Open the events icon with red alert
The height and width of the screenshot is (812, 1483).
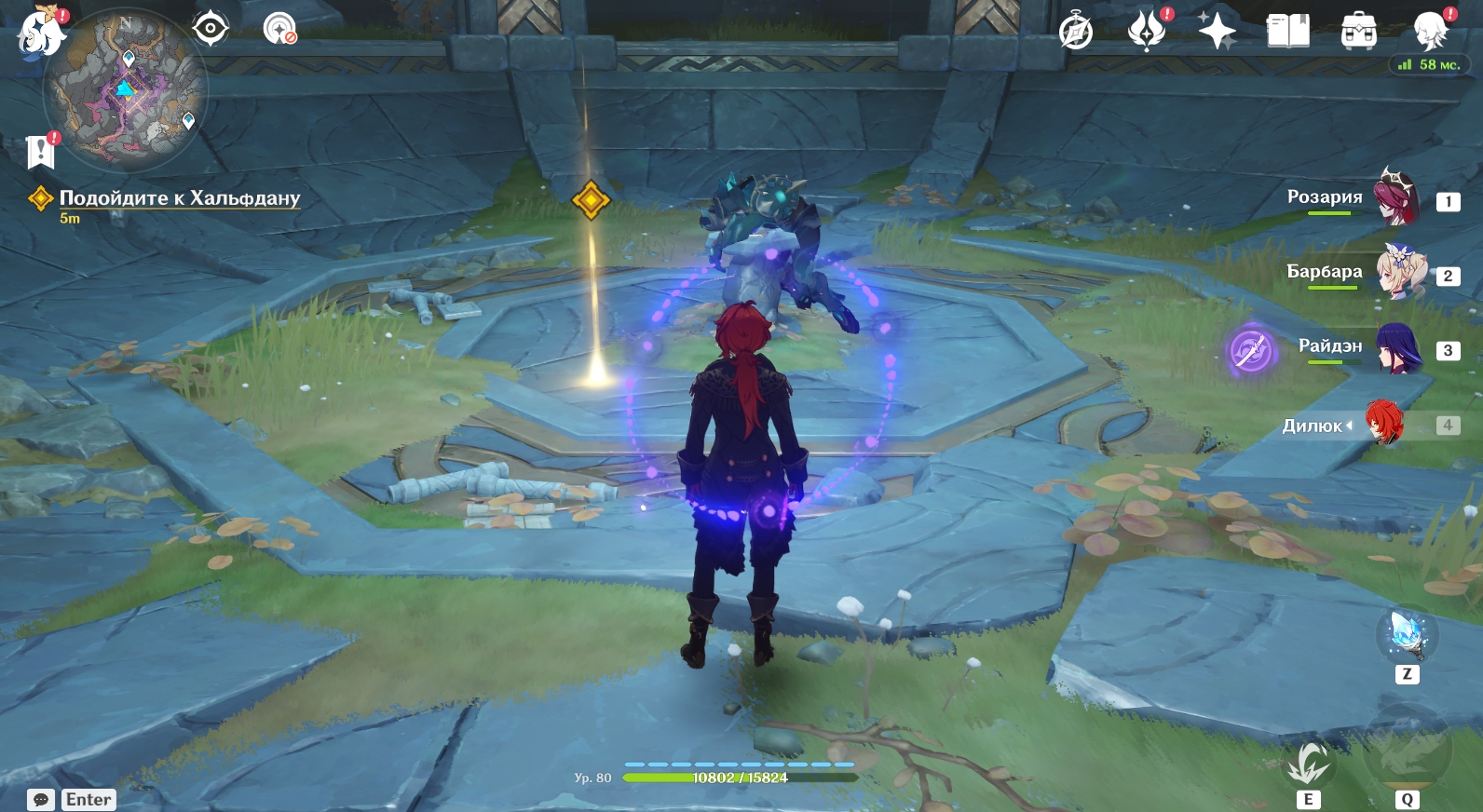[1147, 32]
